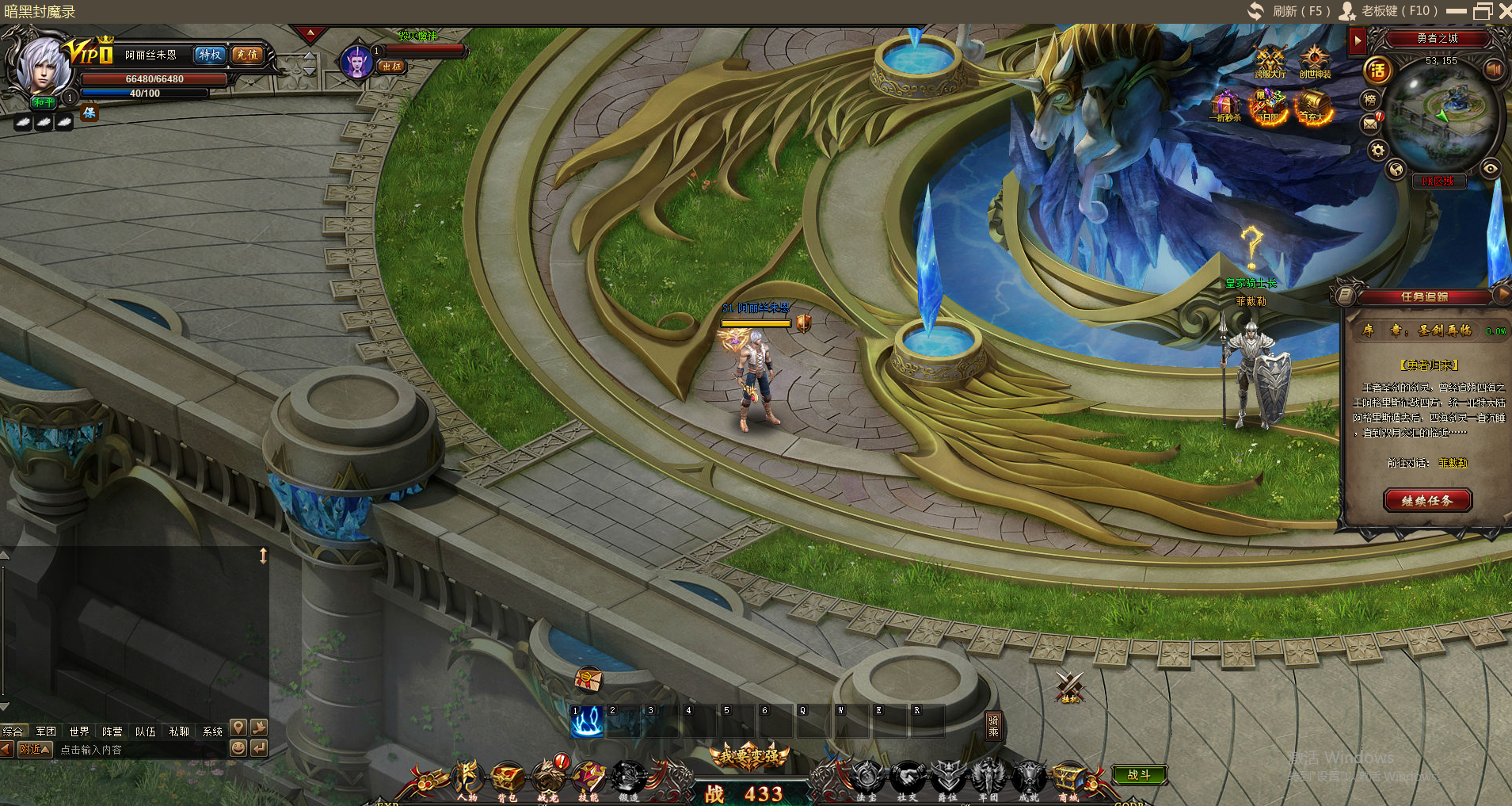The width and height of the screenshot is (1512, 806).
Task: Open the mail envelope icon
Action: pyautogui.click(x=1370, y=124)
